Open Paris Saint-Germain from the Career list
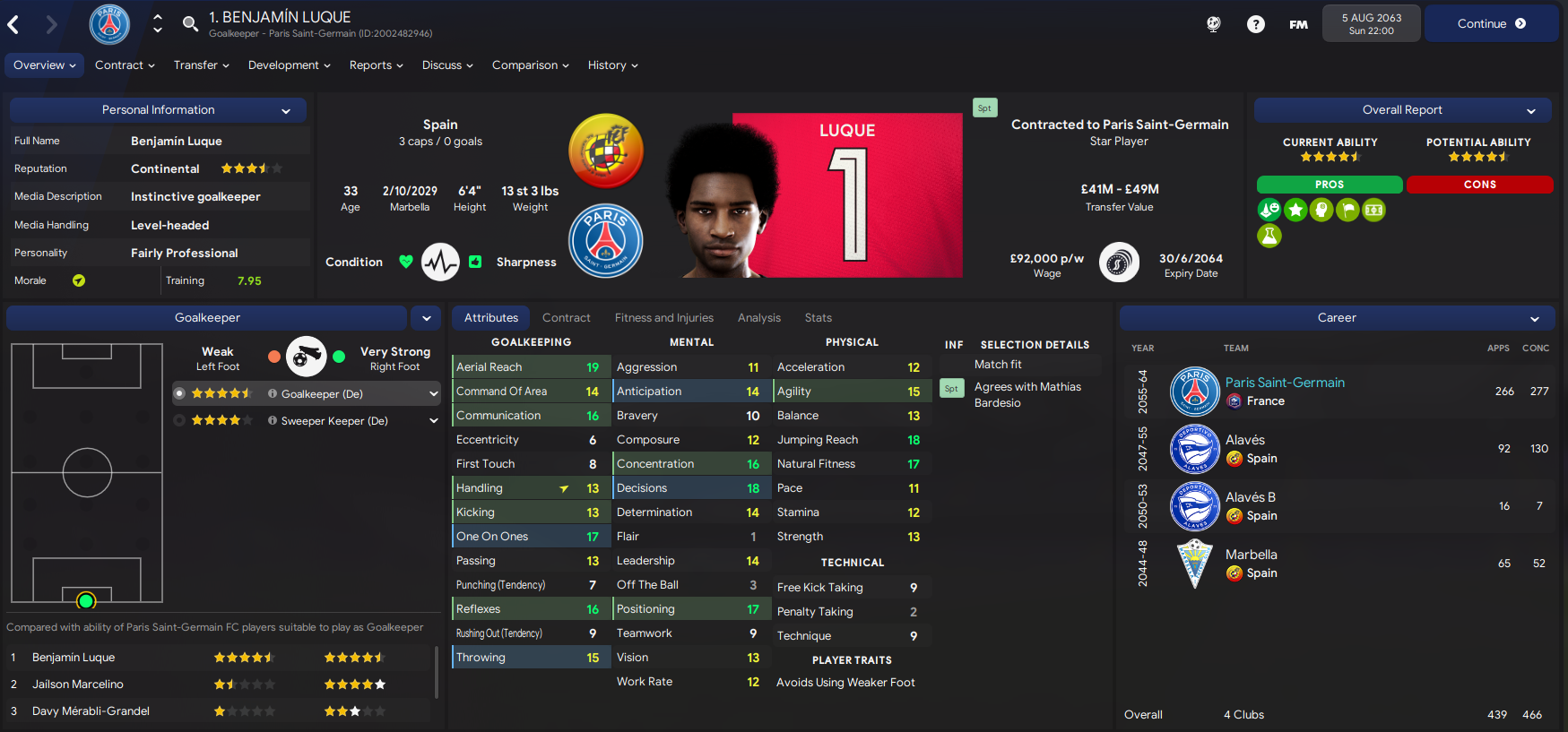 coord(1285,382)
